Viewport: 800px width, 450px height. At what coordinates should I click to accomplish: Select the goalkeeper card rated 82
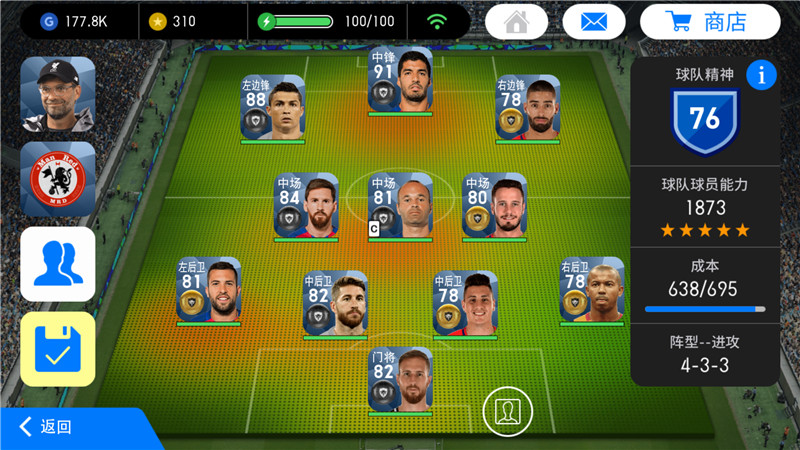pos(400,379)
